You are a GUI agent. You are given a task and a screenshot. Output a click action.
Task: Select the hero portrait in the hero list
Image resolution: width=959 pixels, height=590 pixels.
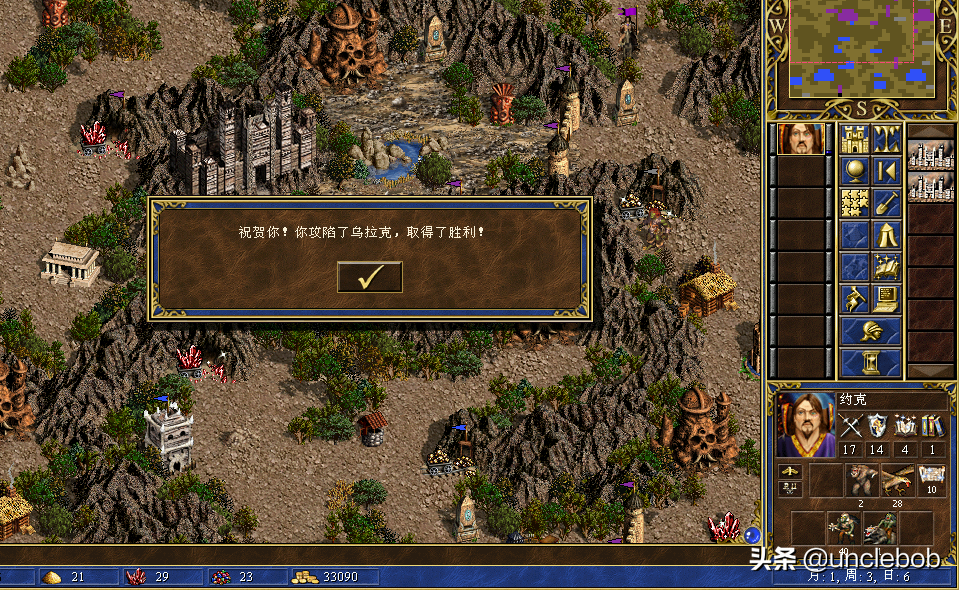click(x=800, y=139)
